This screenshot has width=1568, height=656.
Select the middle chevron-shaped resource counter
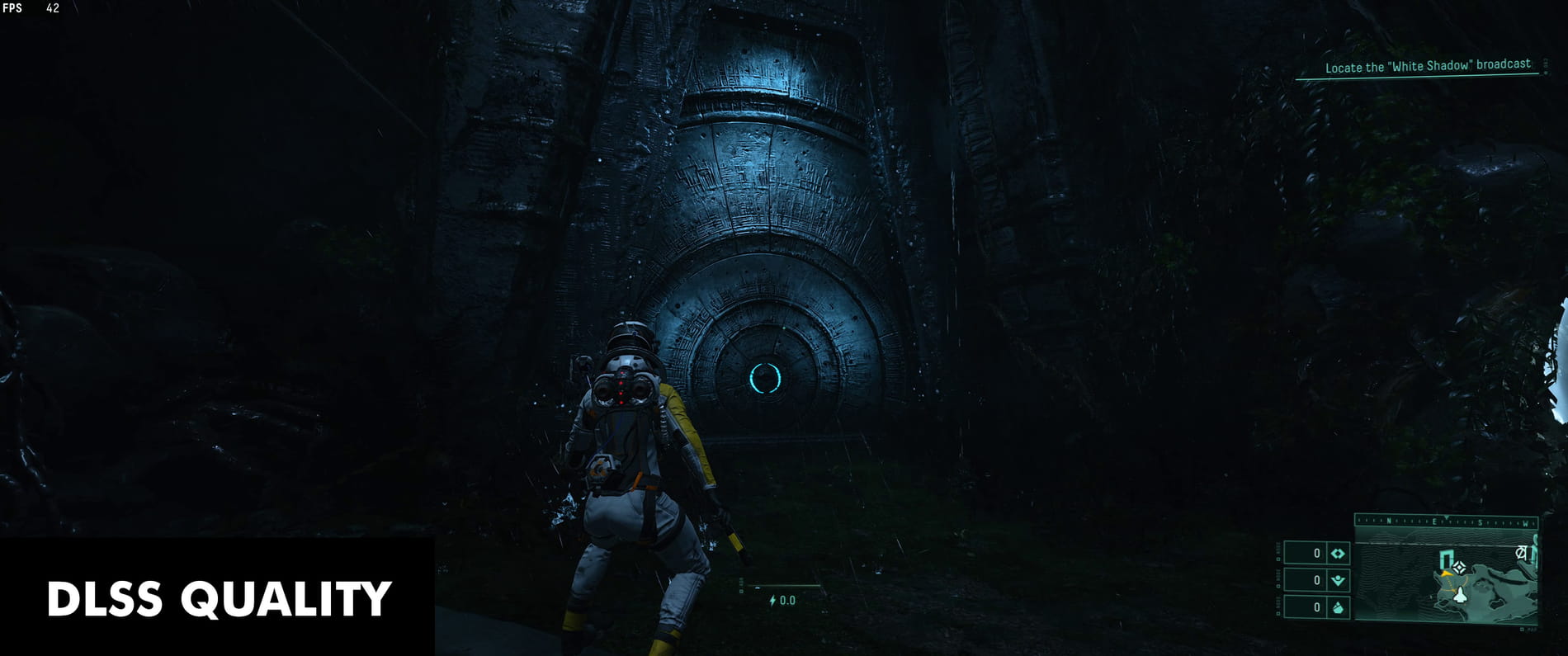[x=1317, y=580]
